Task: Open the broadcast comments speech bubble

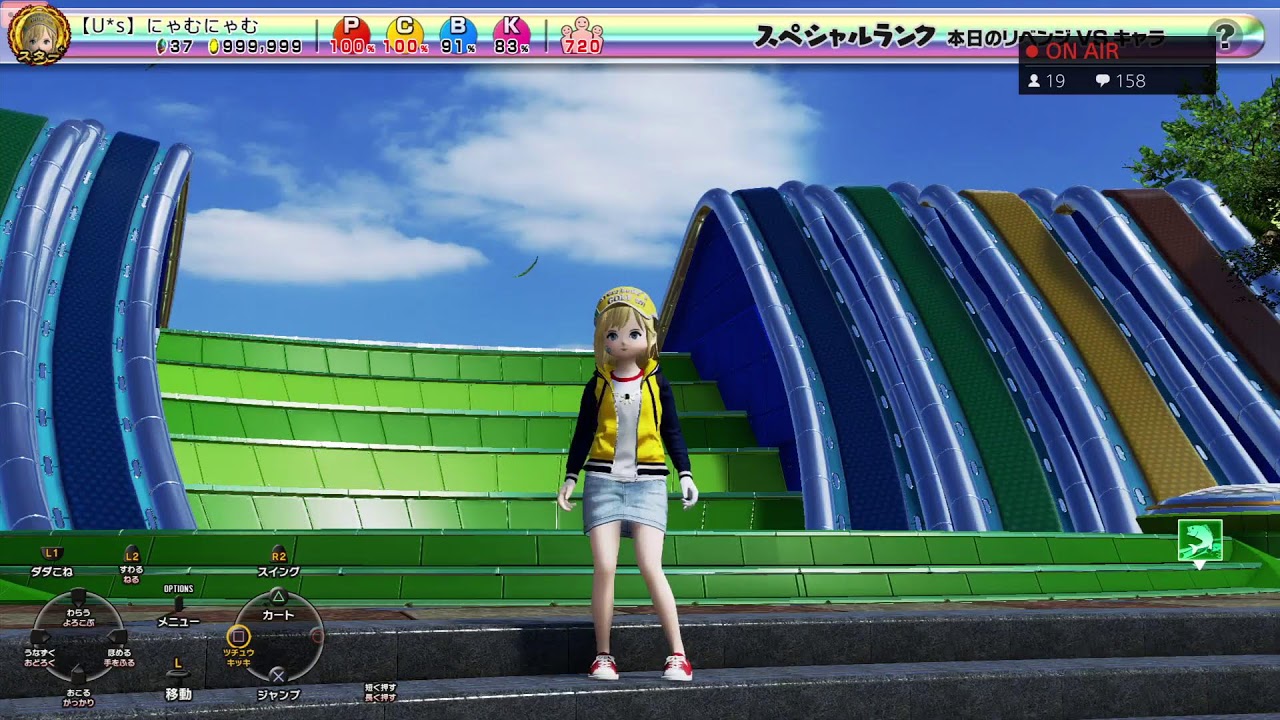Action: point(1102,81)
